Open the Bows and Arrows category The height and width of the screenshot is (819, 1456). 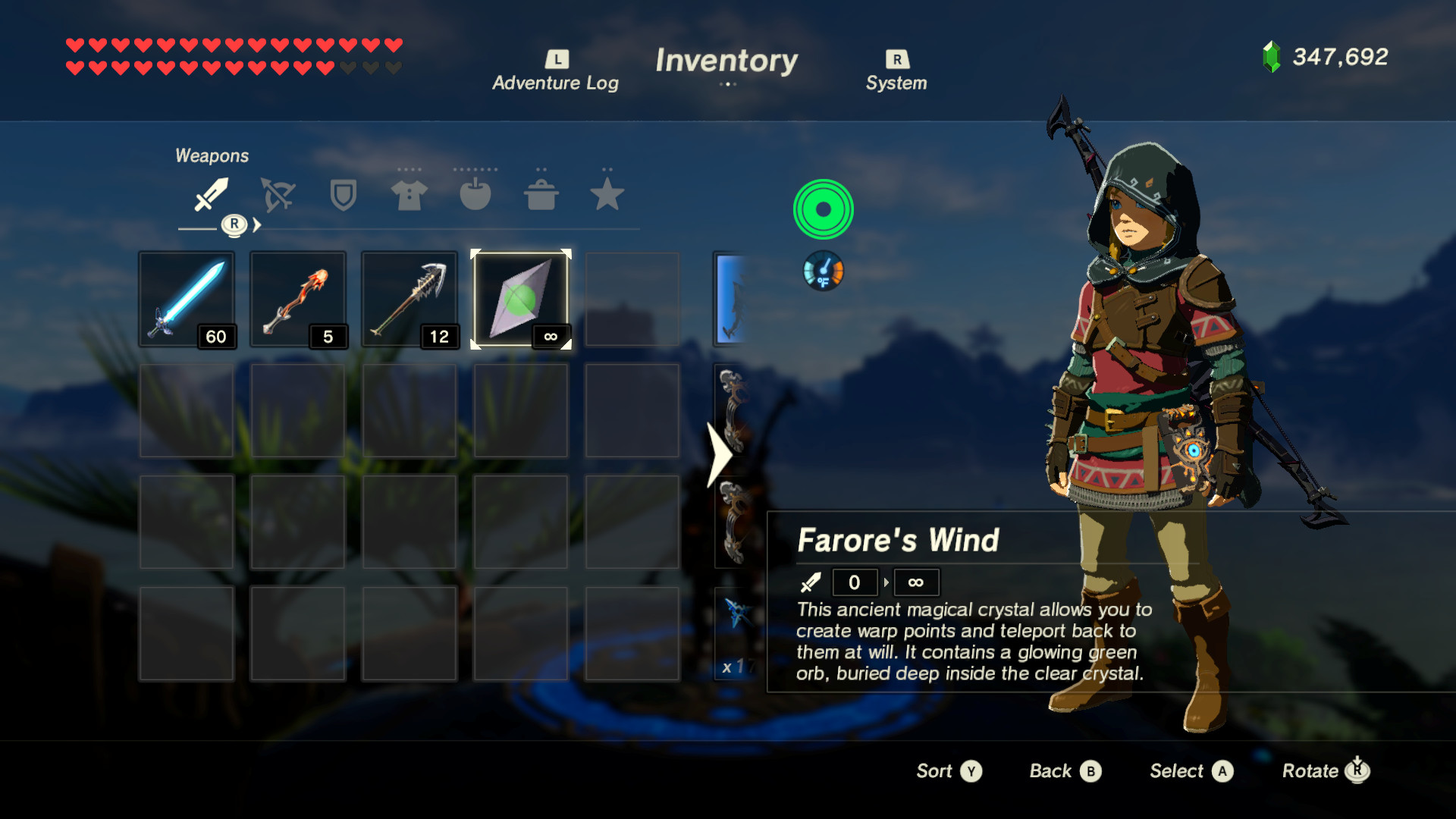pyautogui.click(x=276, y=196)
